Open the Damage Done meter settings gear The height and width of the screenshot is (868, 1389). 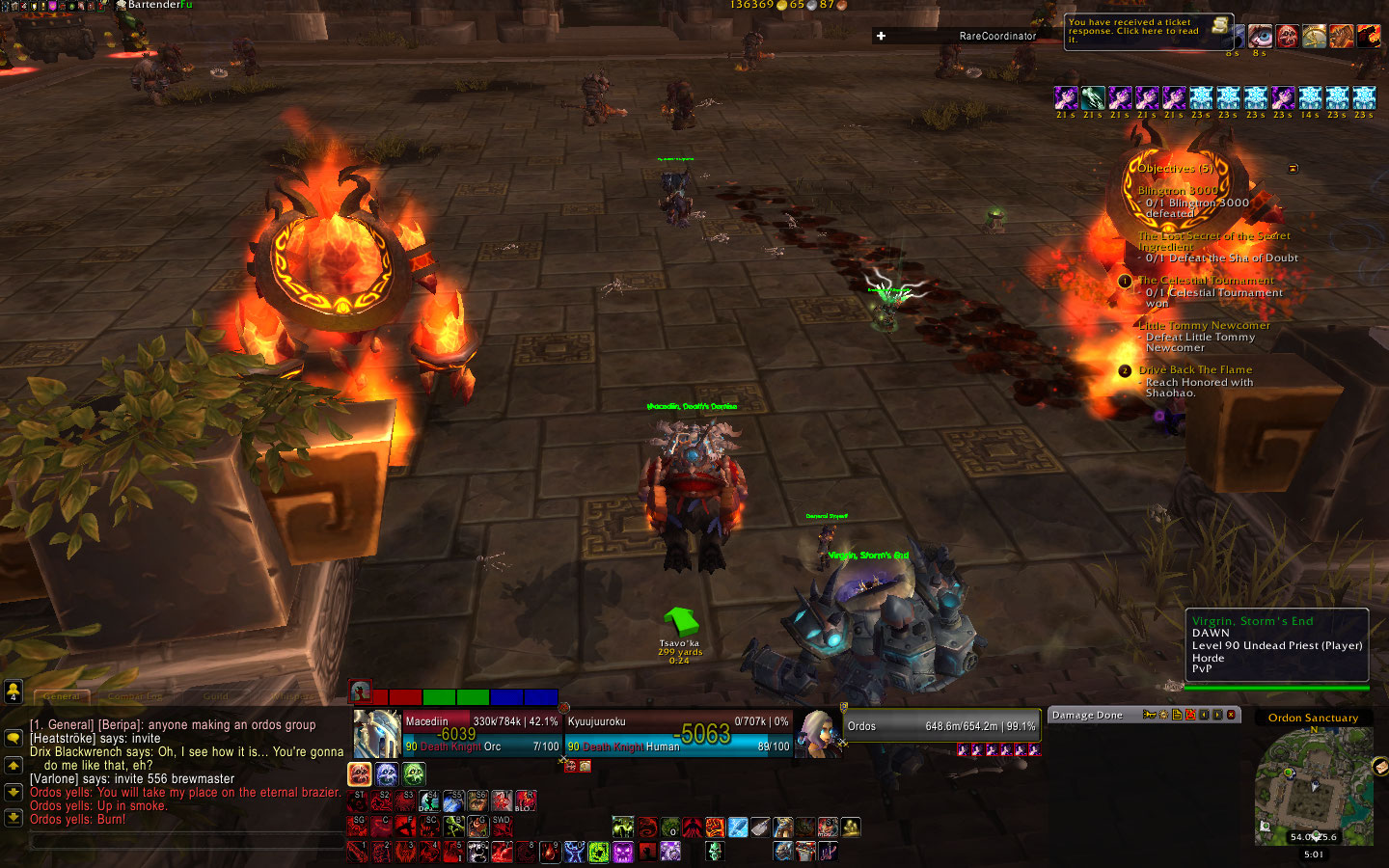click(1162, 715)
